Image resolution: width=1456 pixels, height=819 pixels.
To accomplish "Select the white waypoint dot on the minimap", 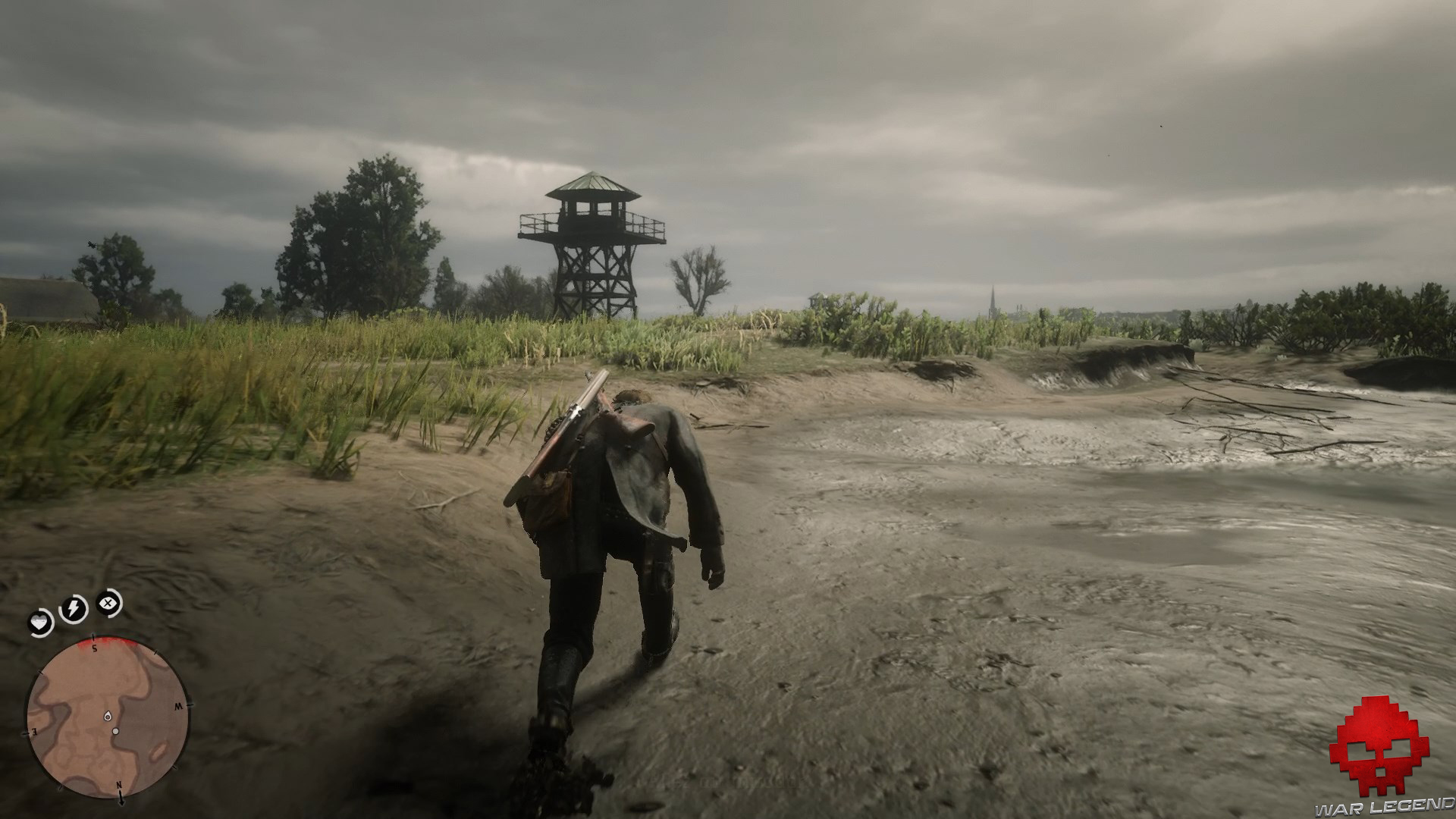I will [116, 730].
